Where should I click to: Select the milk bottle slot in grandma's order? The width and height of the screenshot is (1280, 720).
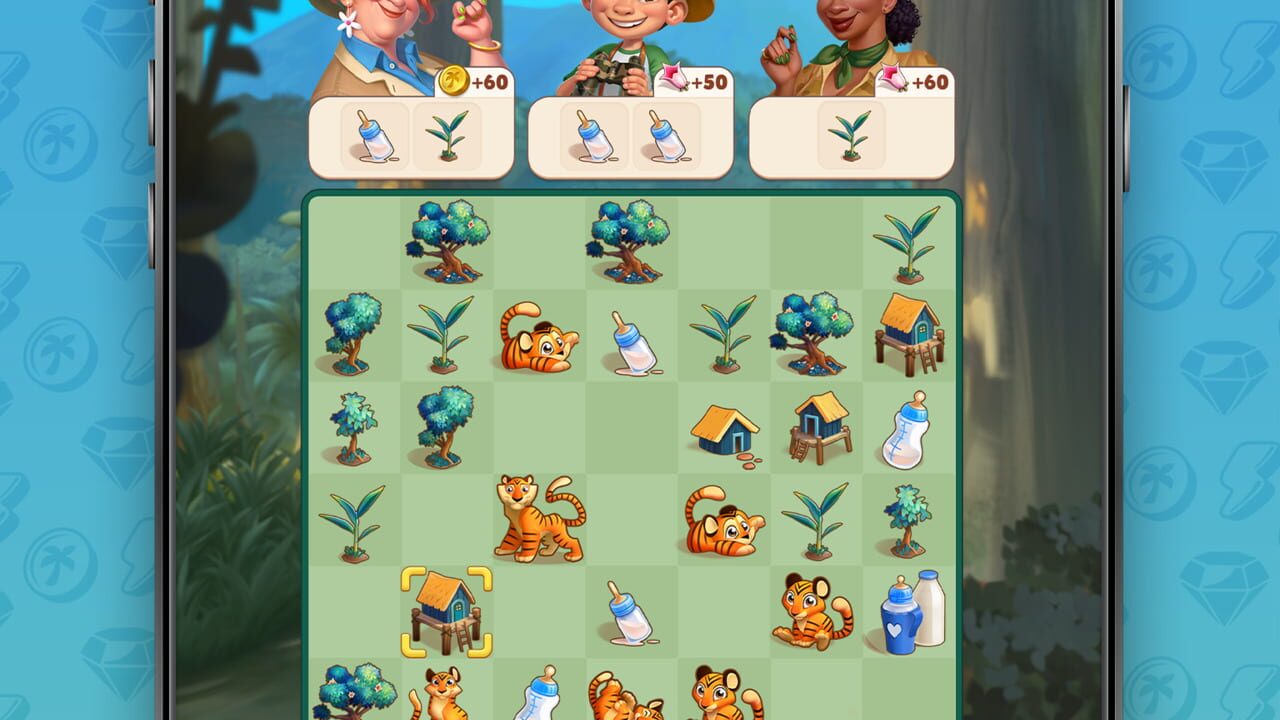[x=375, y=138]
